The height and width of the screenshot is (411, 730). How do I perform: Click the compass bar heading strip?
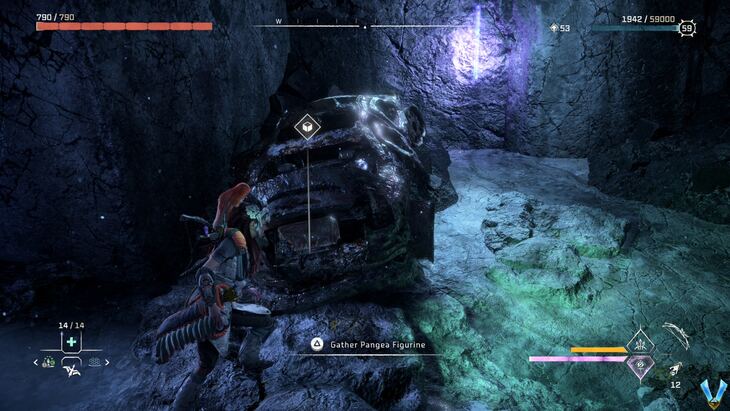click(x=364, y=26)
